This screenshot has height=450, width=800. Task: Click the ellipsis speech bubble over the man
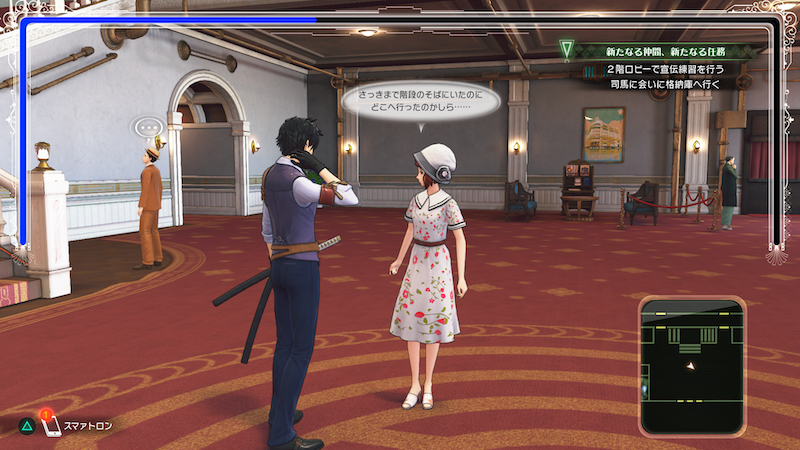[149, 128]
